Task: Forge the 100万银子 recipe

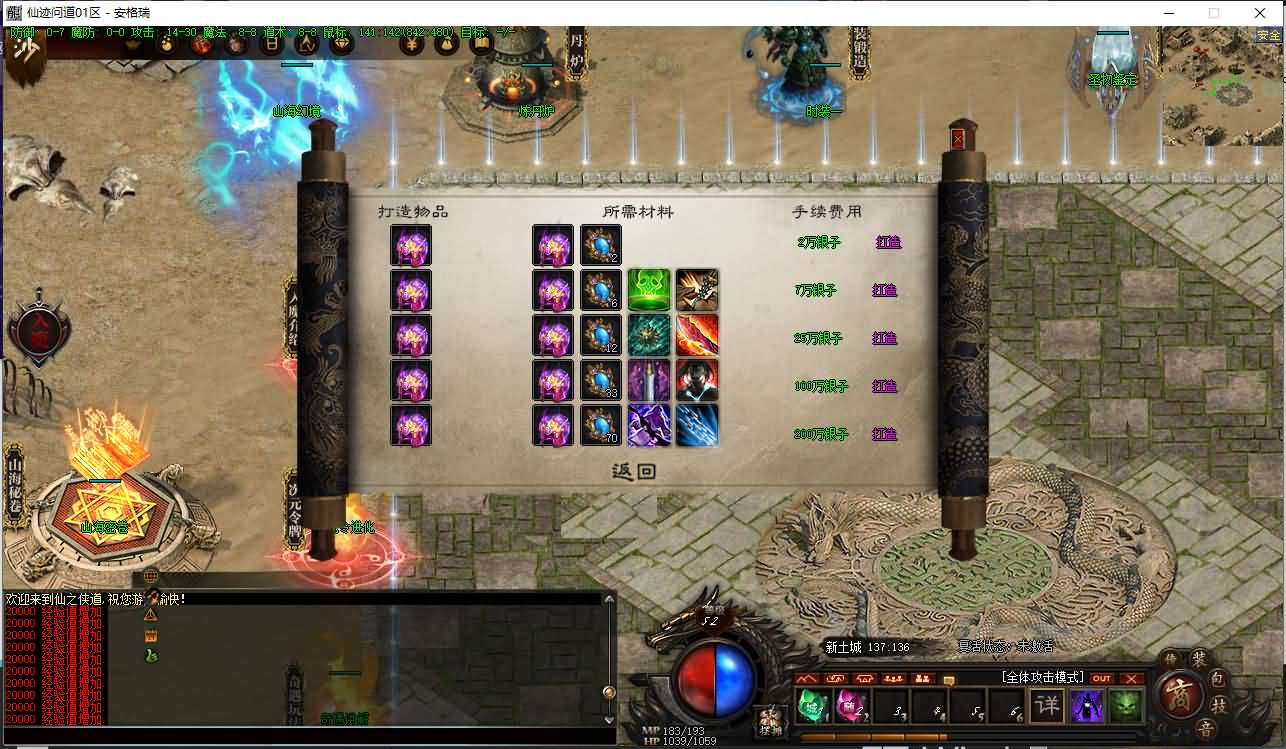Action: (x=885, y=386)
